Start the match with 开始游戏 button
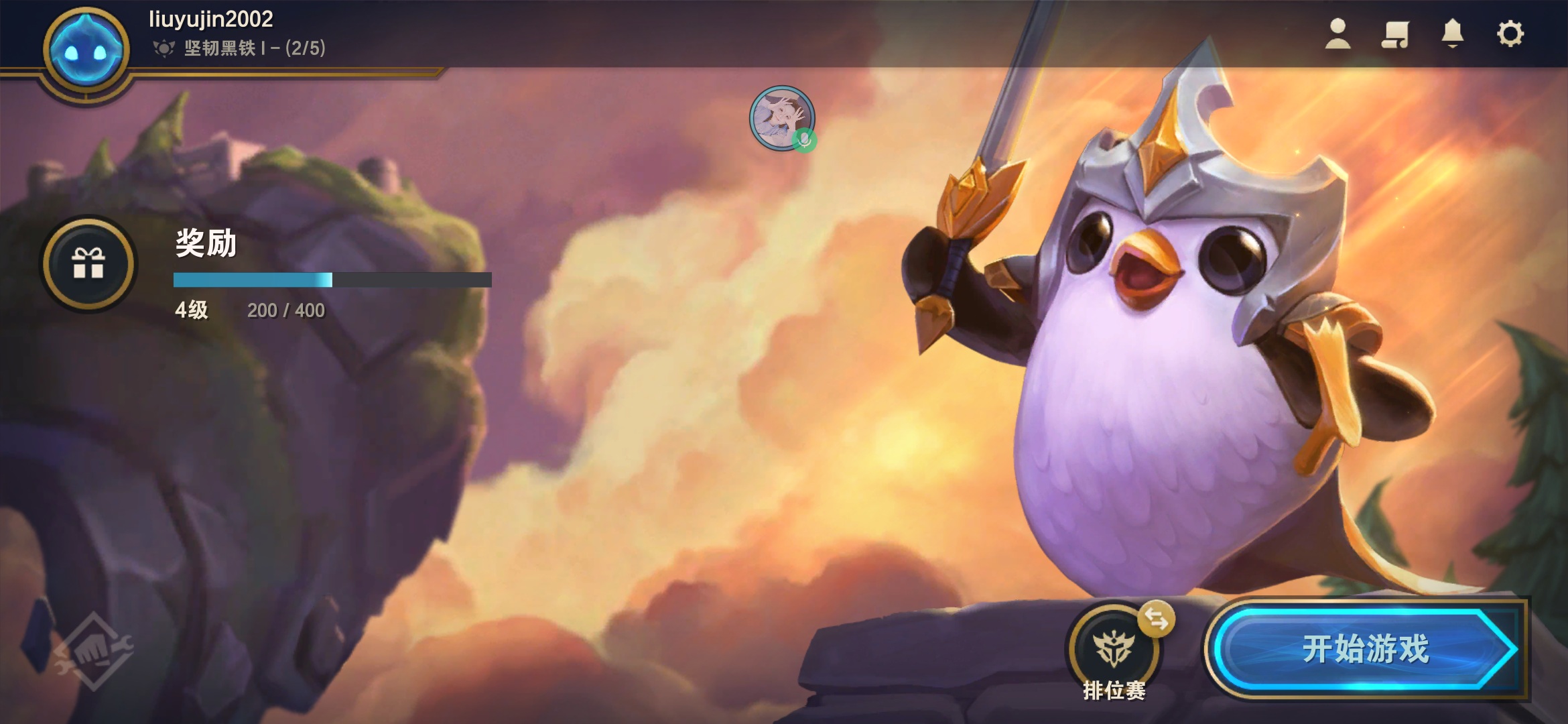The image size is (1568, 724). pos(1364,649)
